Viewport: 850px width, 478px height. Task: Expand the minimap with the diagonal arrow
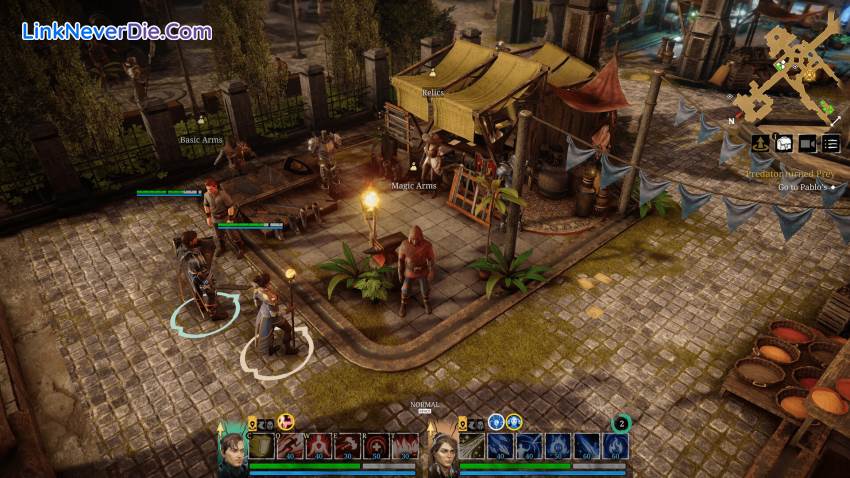(835, 121)
